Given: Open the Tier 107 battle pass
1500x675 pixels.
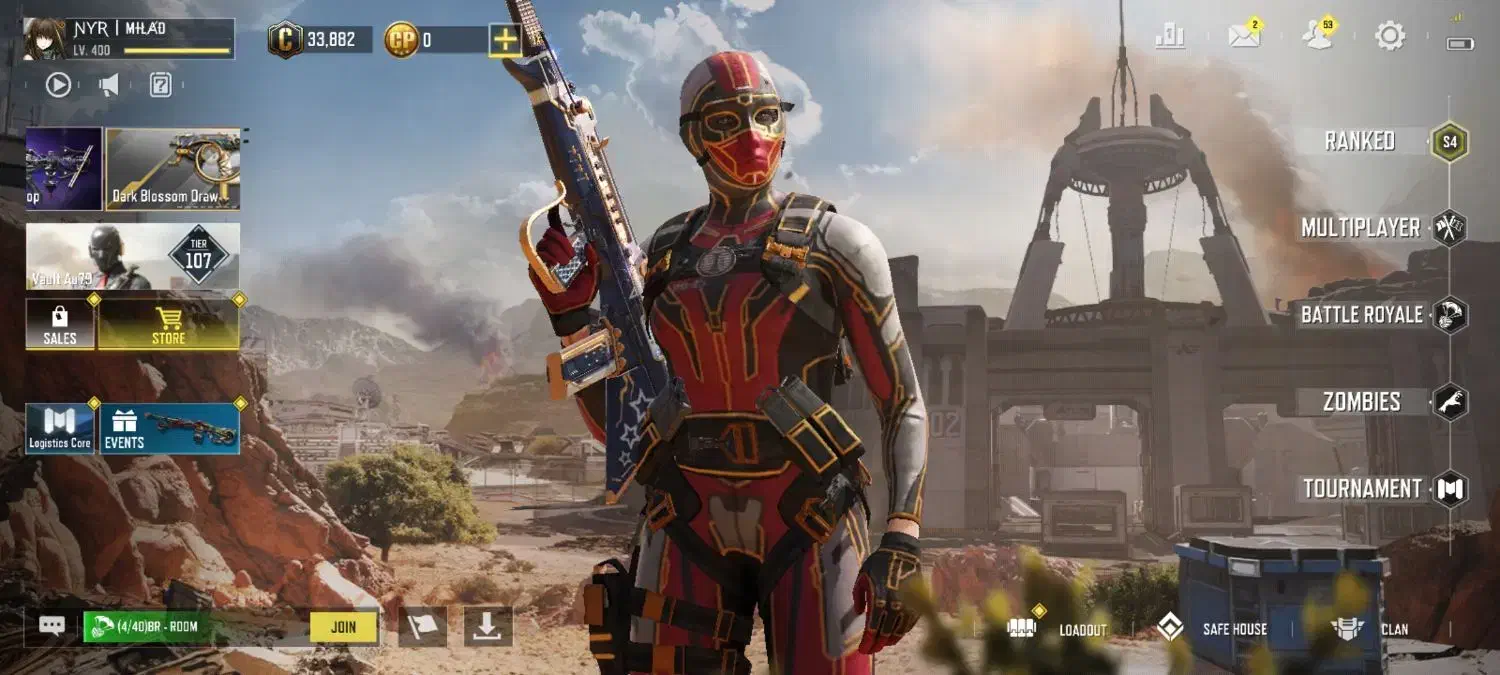Looking at the screenshot, I should [x=133, y=256].
